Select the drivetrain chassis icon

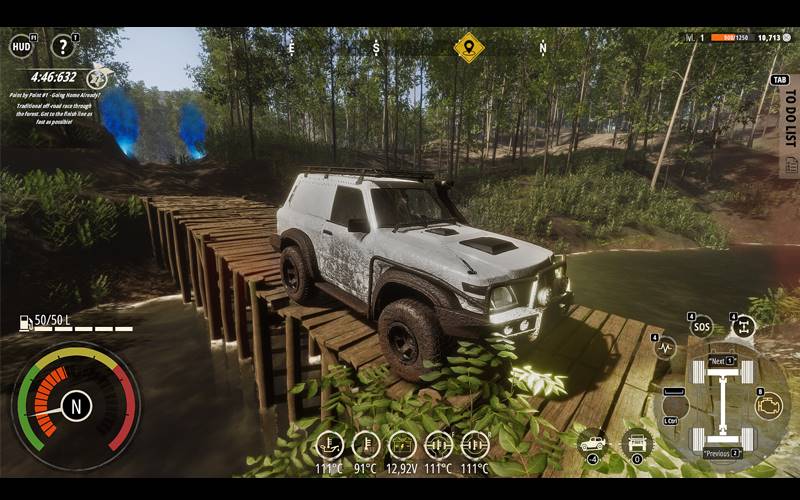pos(743,327)
